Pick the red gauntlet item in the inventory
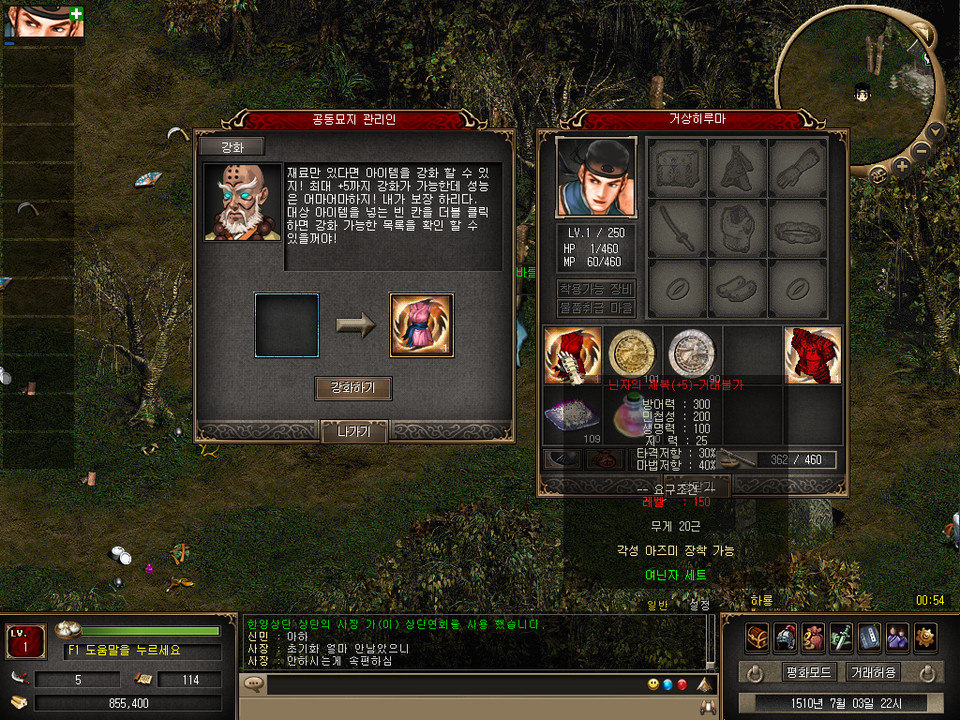This screenshot has width=960, height=720. (x=573, y=356)
